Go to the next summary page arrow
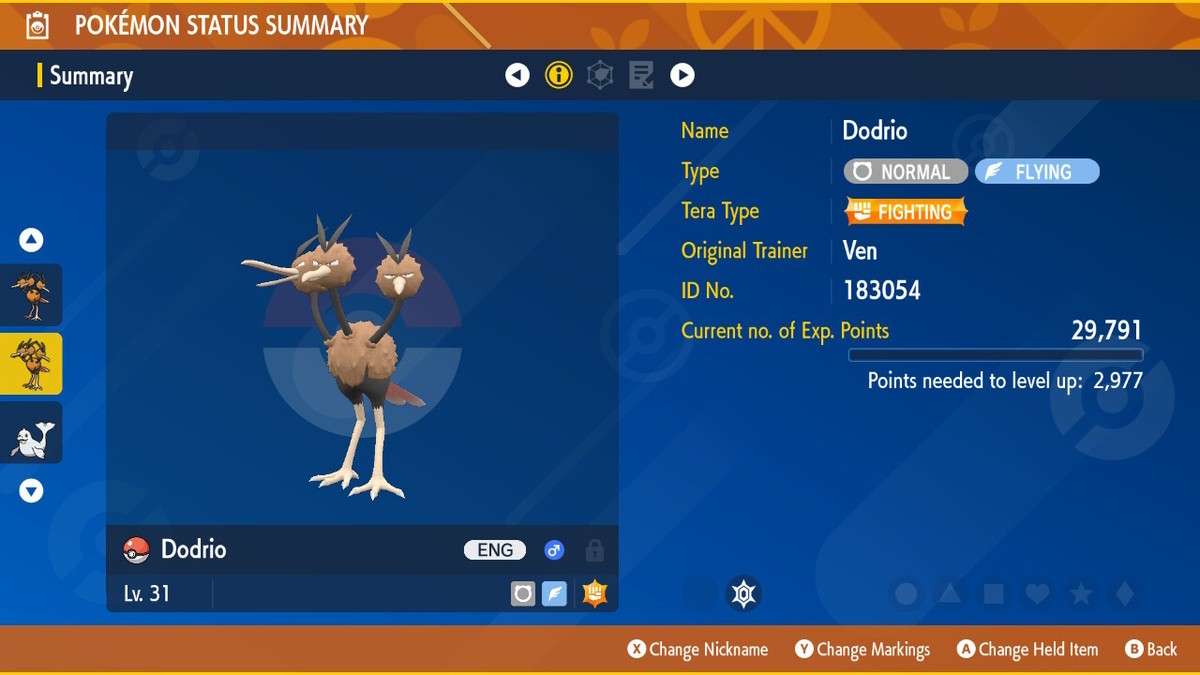The height and width of the screenshot is (675, 1200). click(682, 75)
